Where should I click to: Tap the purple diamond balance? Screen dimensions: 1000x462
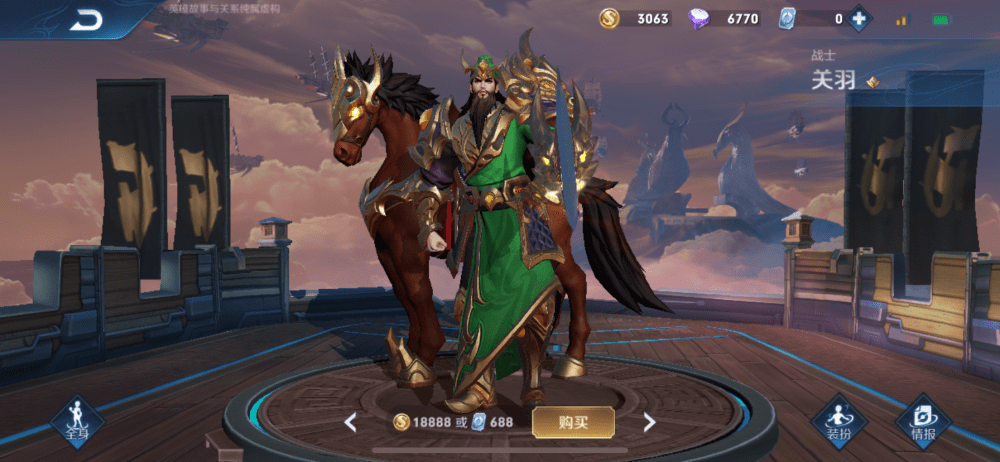click(727, 18)
